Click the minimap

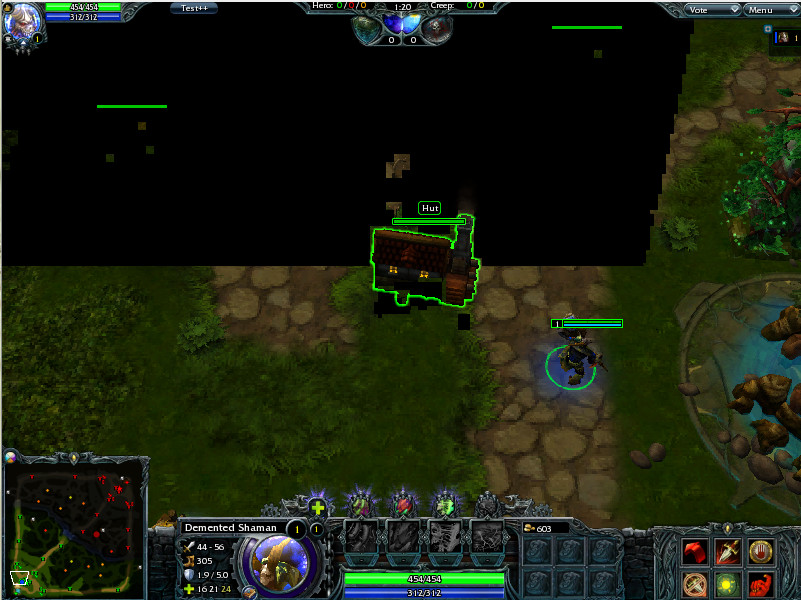point(76,525)
